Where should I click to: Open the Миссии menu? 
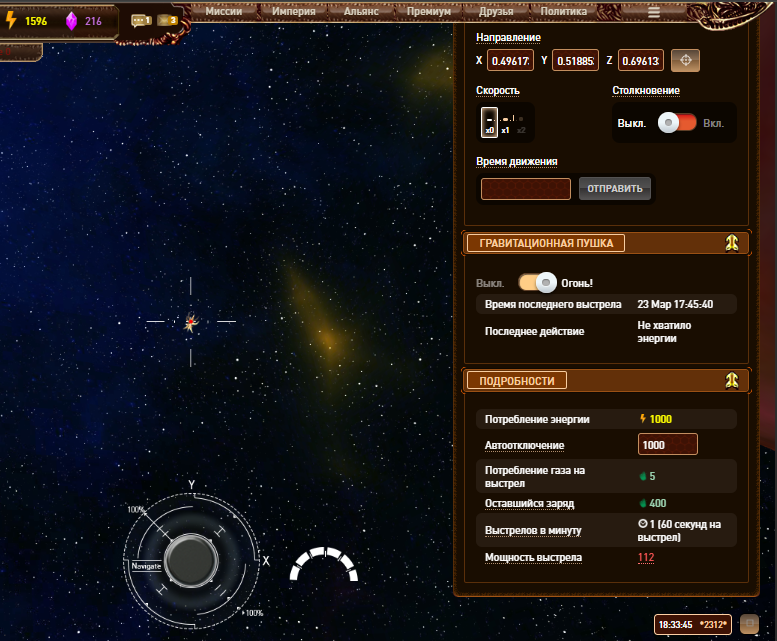(223, 11)
